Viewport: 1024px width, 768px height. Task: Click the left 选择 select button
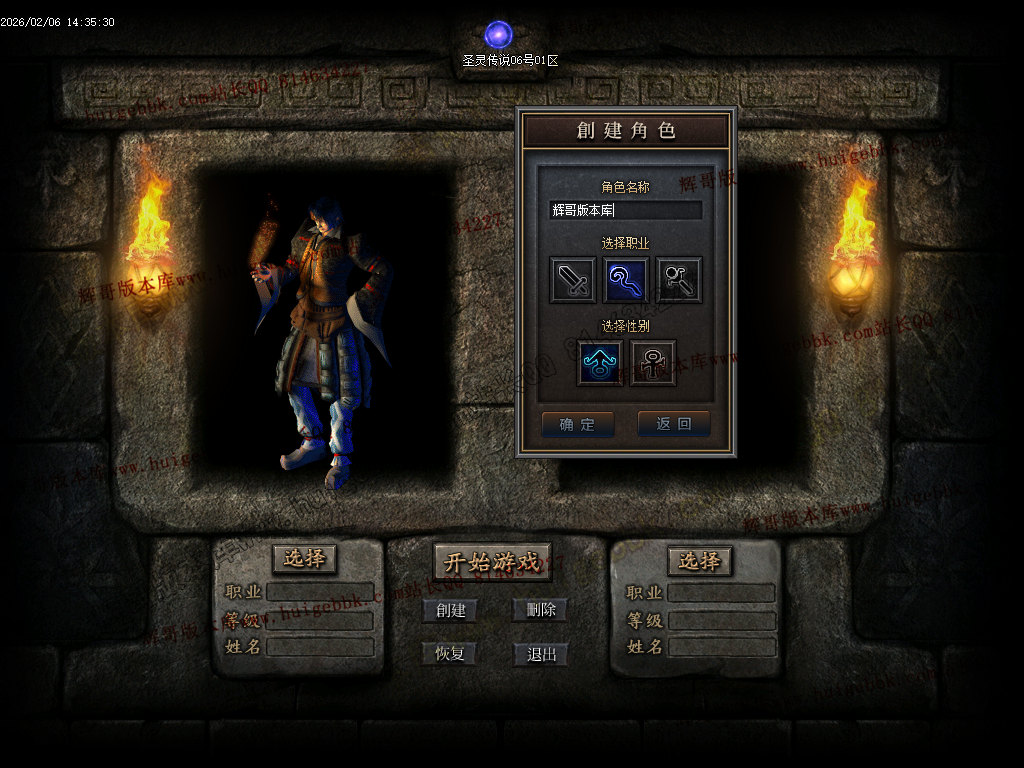tap(304, 559)
